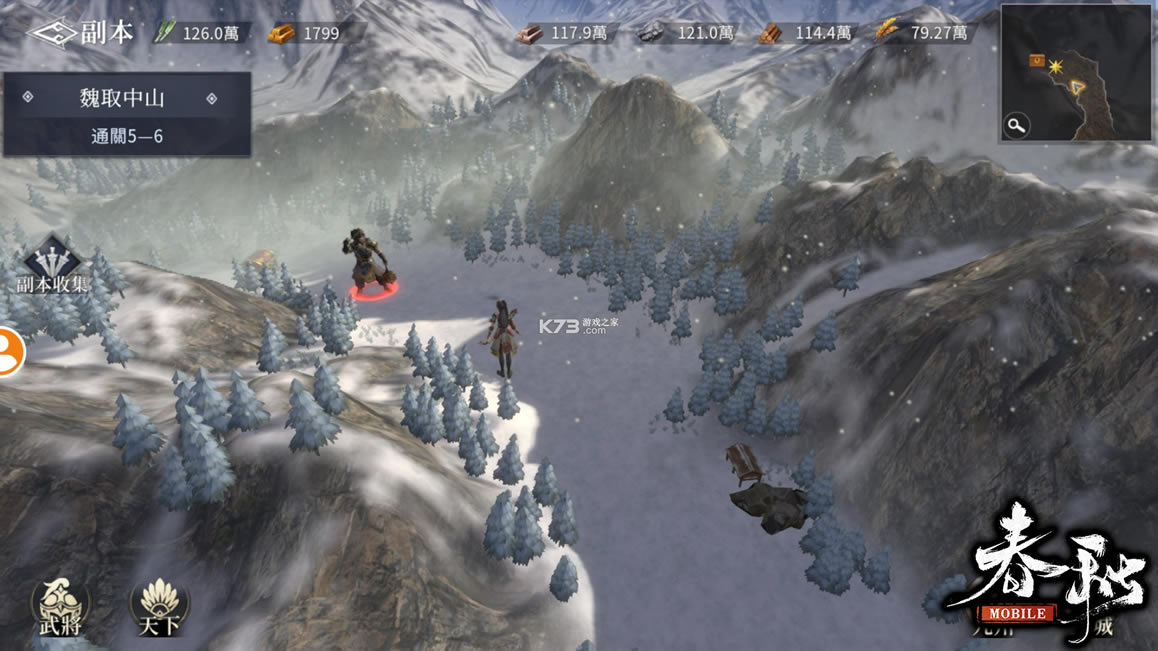Click the yellow star marker on minimap

[x=1054, y=64]
